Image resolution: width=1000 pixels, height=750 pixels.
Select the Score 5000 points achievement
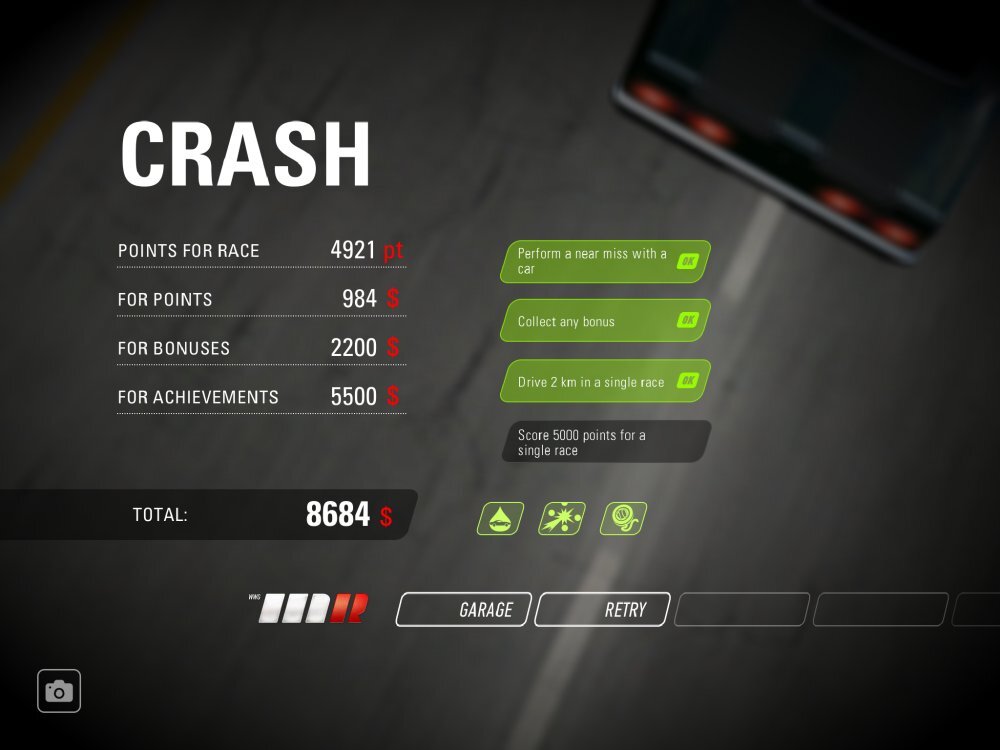click(x=605, y=442)
